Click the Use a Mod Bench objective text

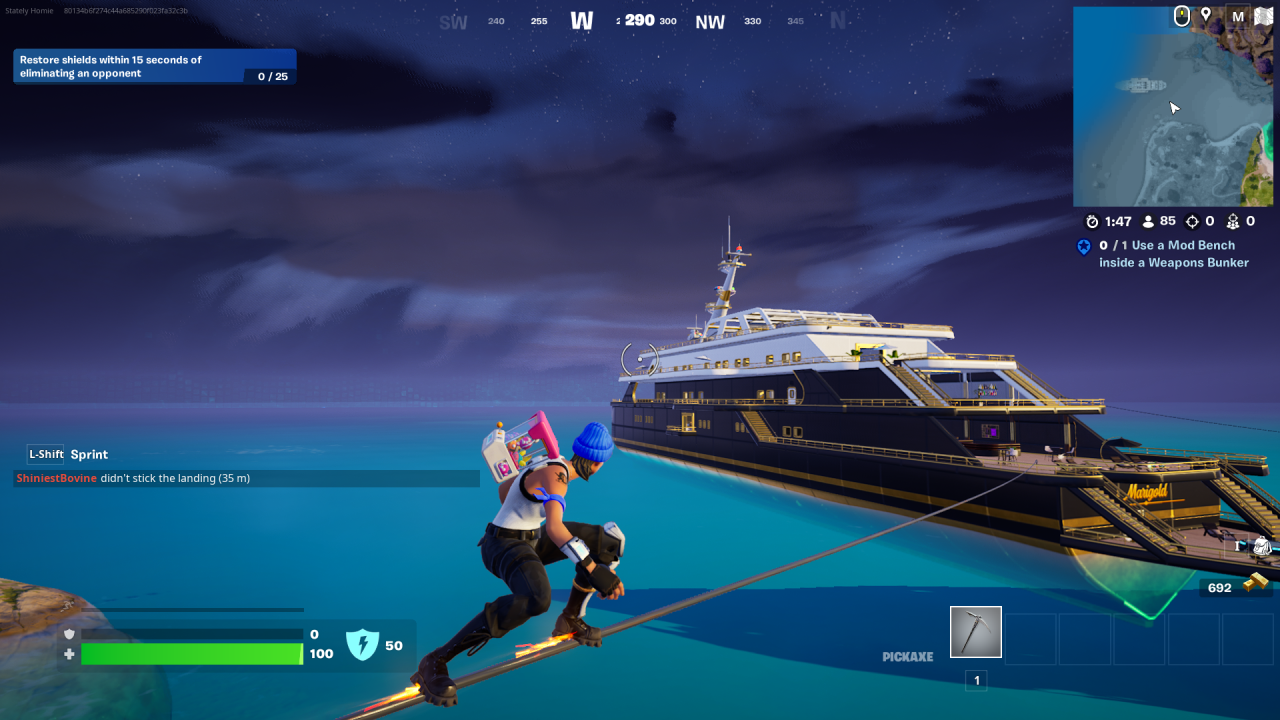(x=1180, y=245)
